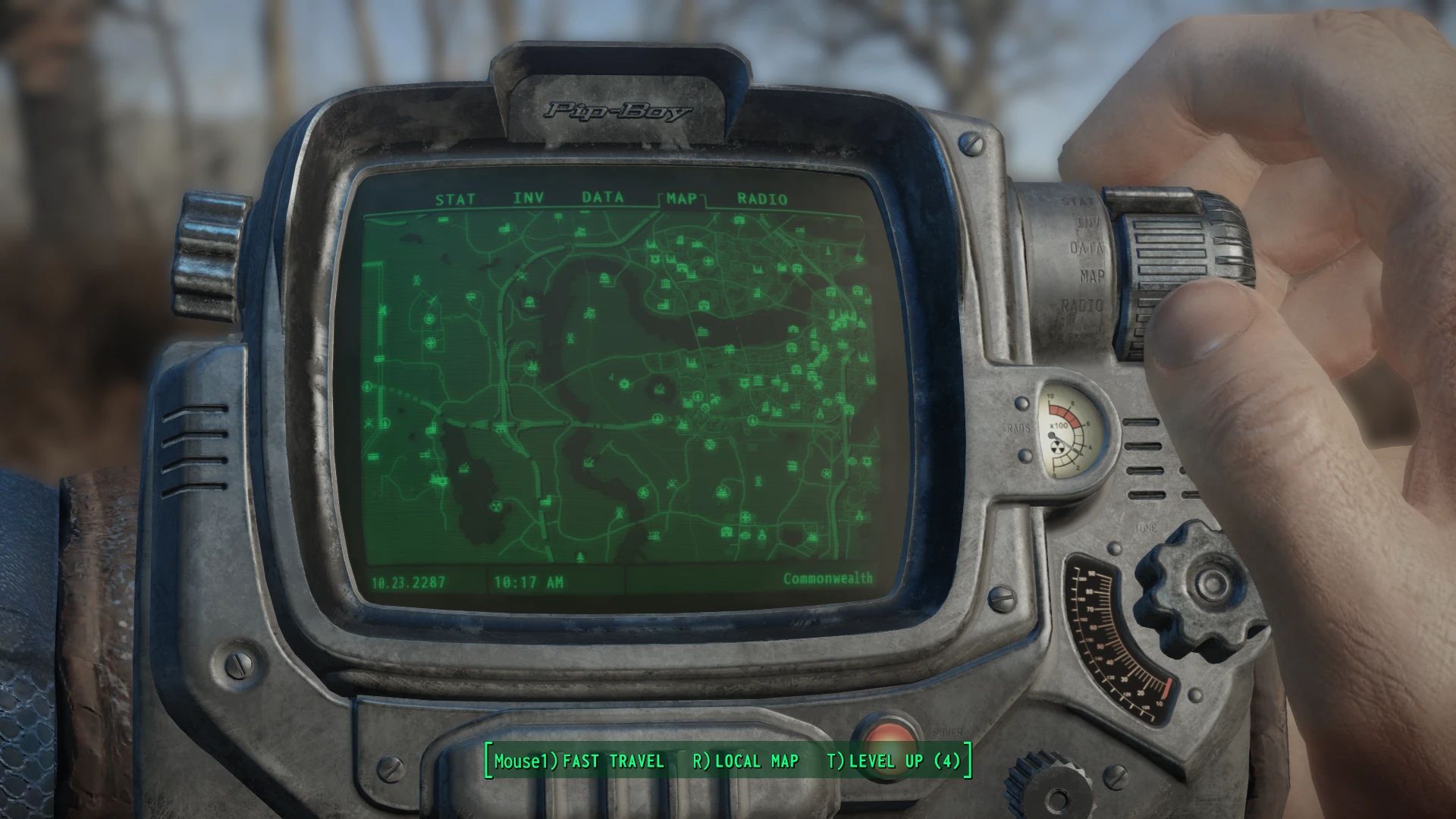Viewport: 1456px width, 819px height.
Task: Click the monument marker near downtown
Action: pos(828,250)
